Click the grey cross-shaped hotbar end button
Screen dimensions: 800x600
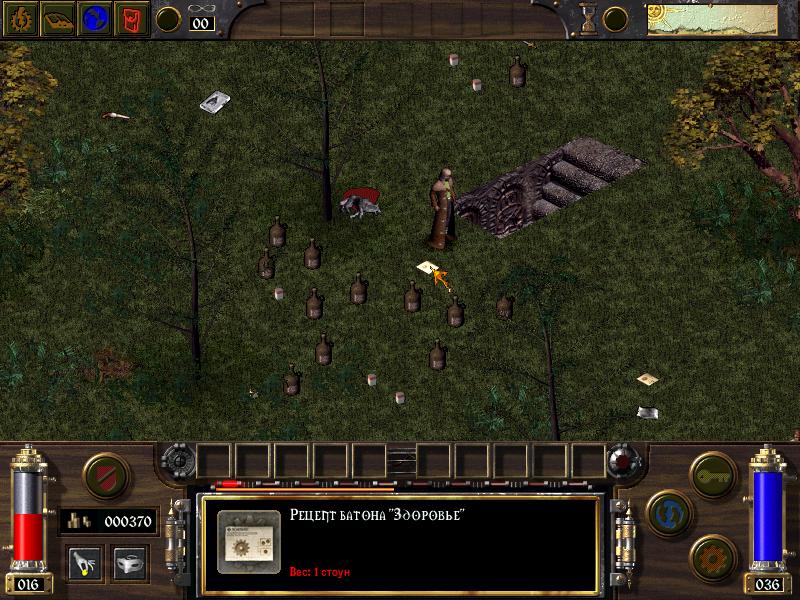[x=176, y=461]
